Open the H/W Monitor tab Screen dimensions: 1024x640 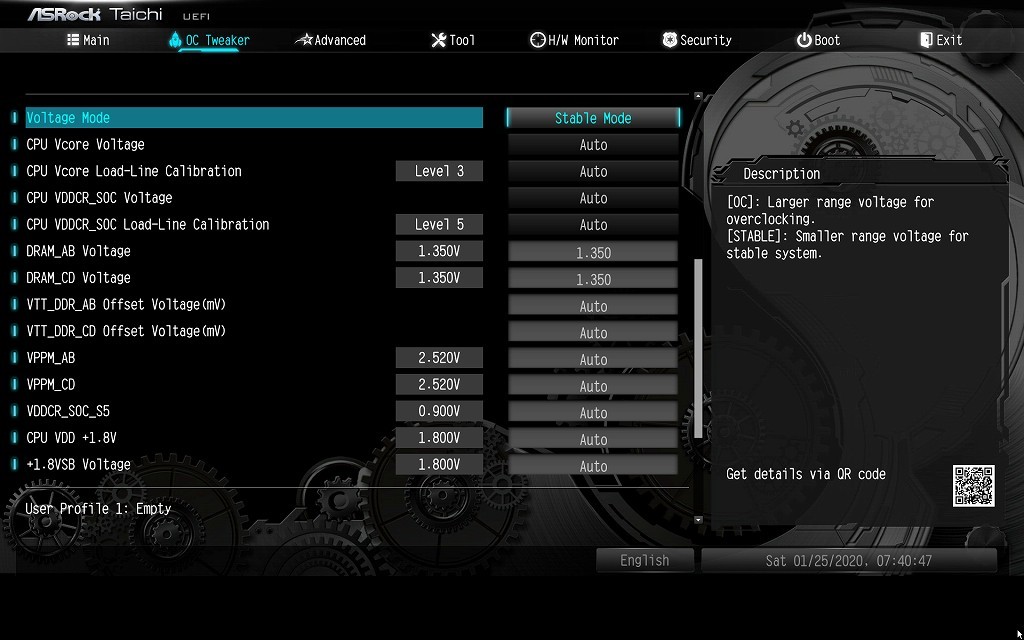pos(575,40)
